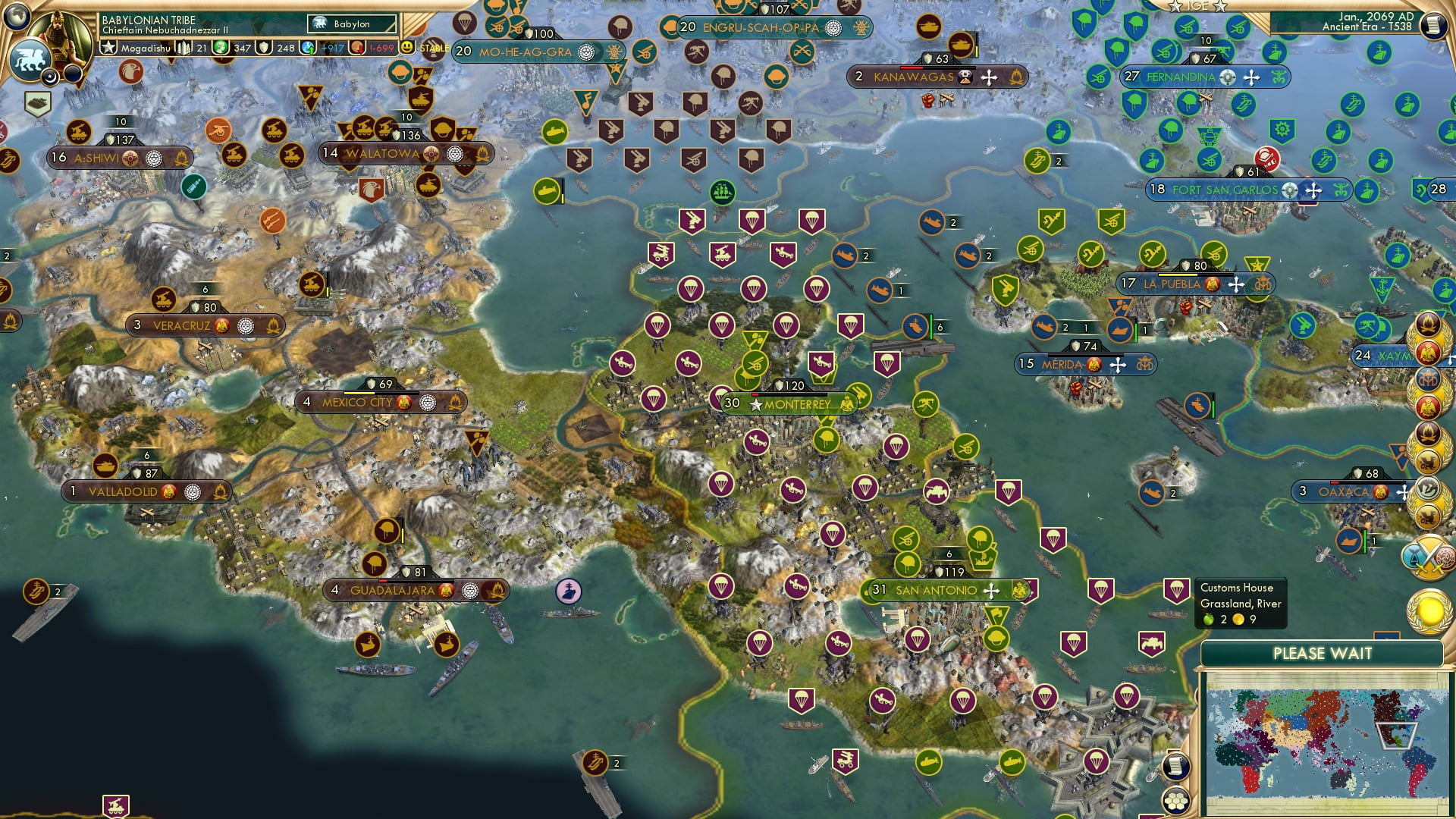This screenshot has height=819, width=1456.
Task: Click the gold treasury icon showing 248
Action: pyautogui.click(x=265, y=47)
